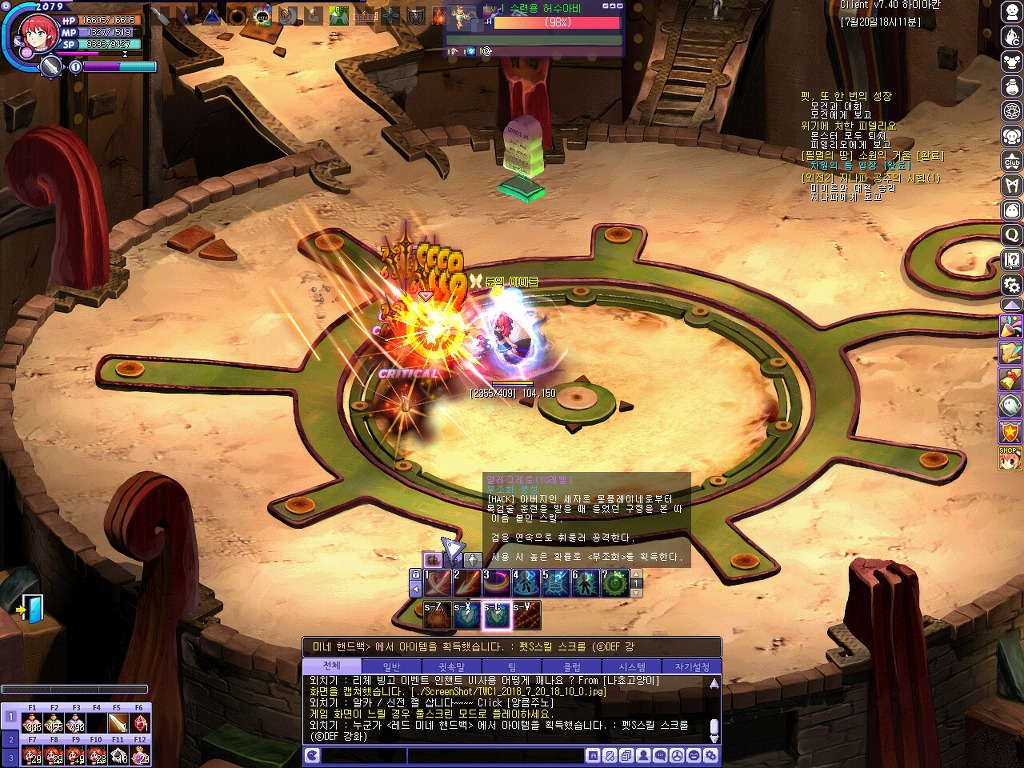Use the highlighted S-C skill icon

click(497, 616)
